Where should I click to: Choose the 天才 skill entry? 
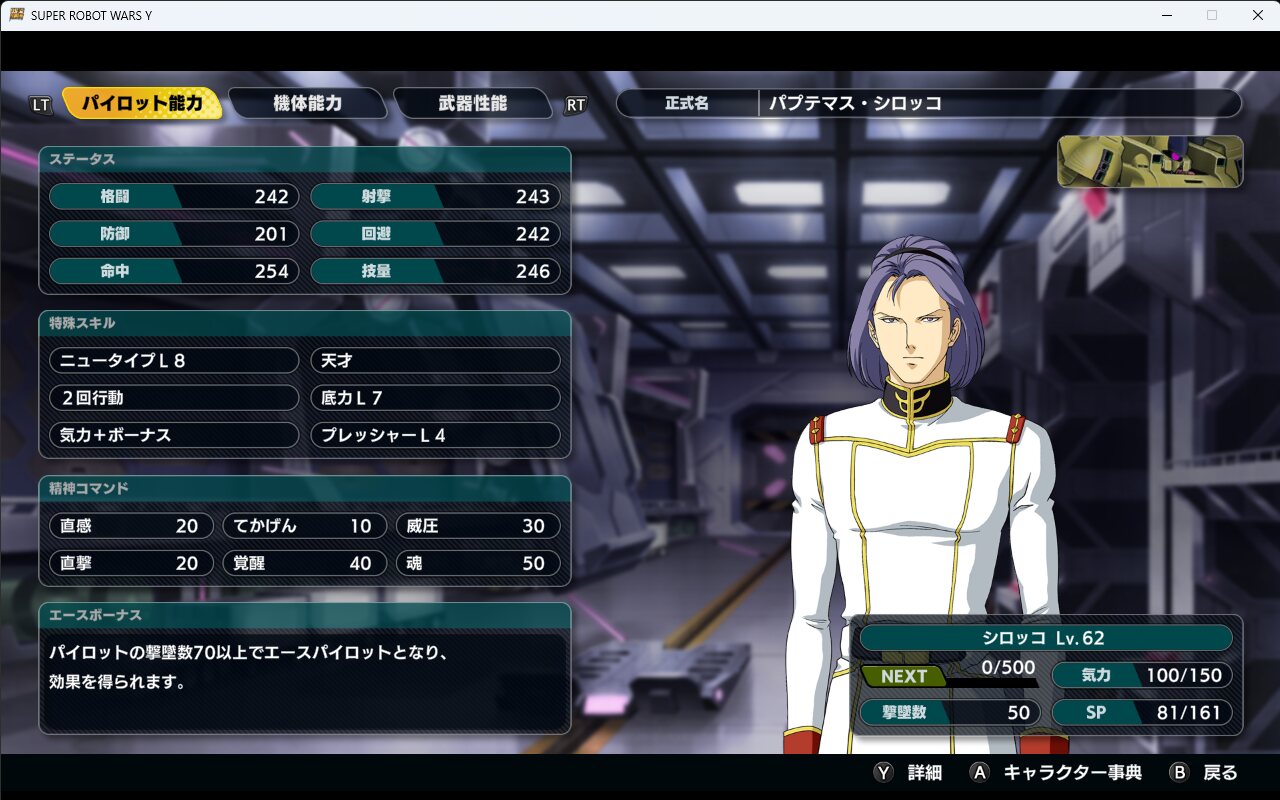tap(435, 360)
